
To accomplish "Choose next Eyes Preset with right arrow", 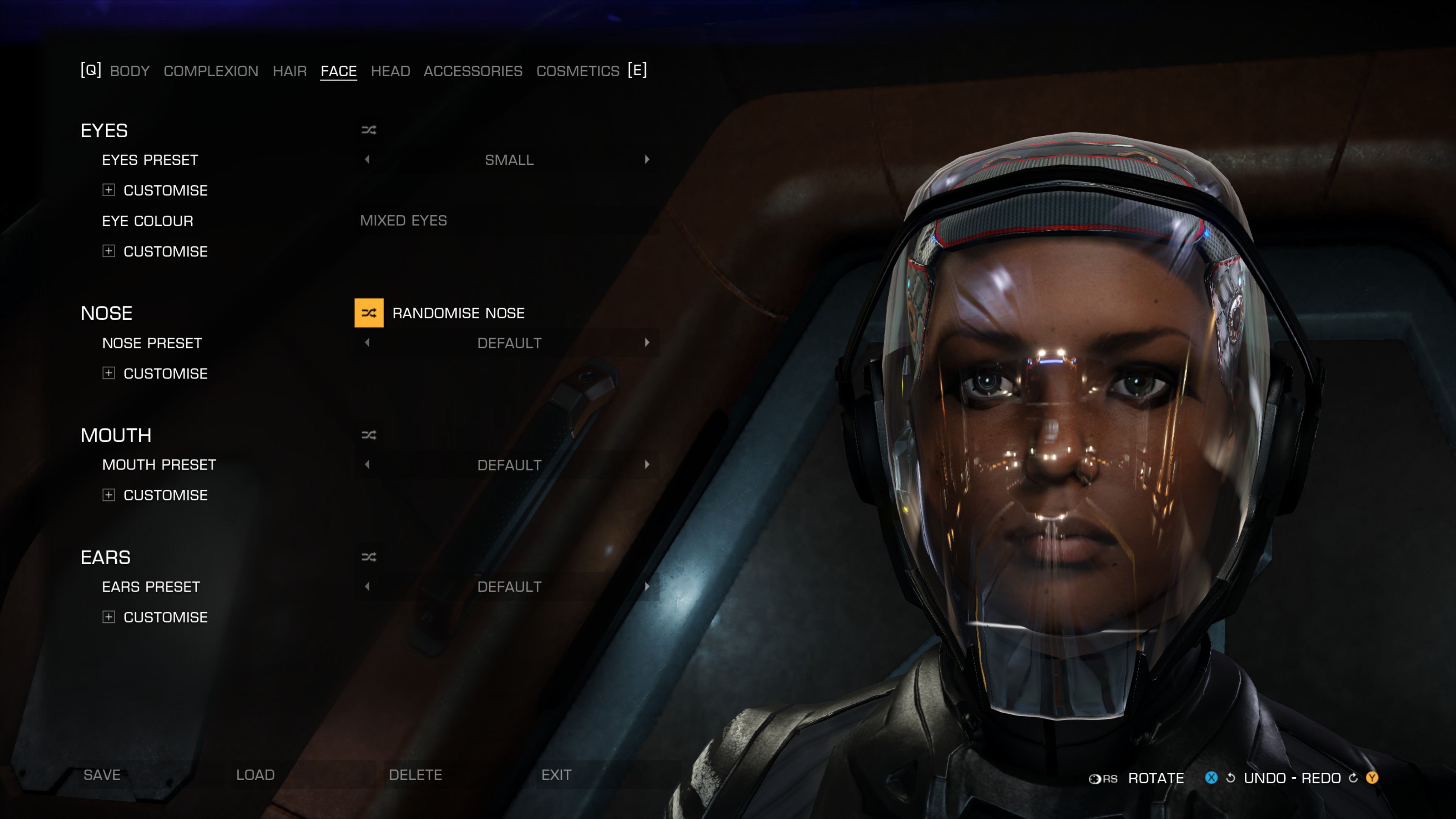I will 646,159.
